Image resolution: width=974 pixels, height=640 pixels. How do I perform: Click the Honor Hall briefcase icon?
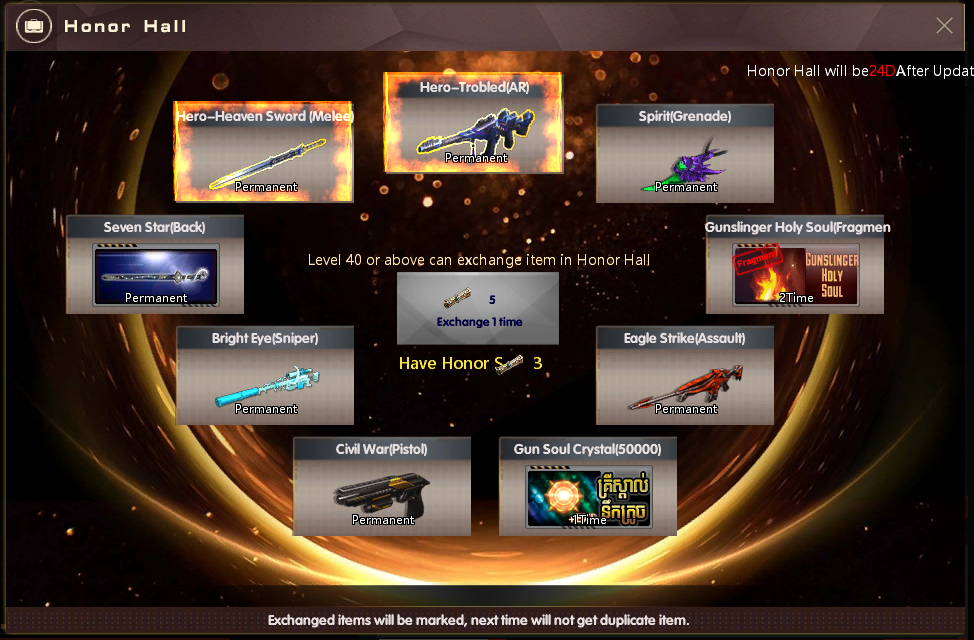[x=34, y=26]
